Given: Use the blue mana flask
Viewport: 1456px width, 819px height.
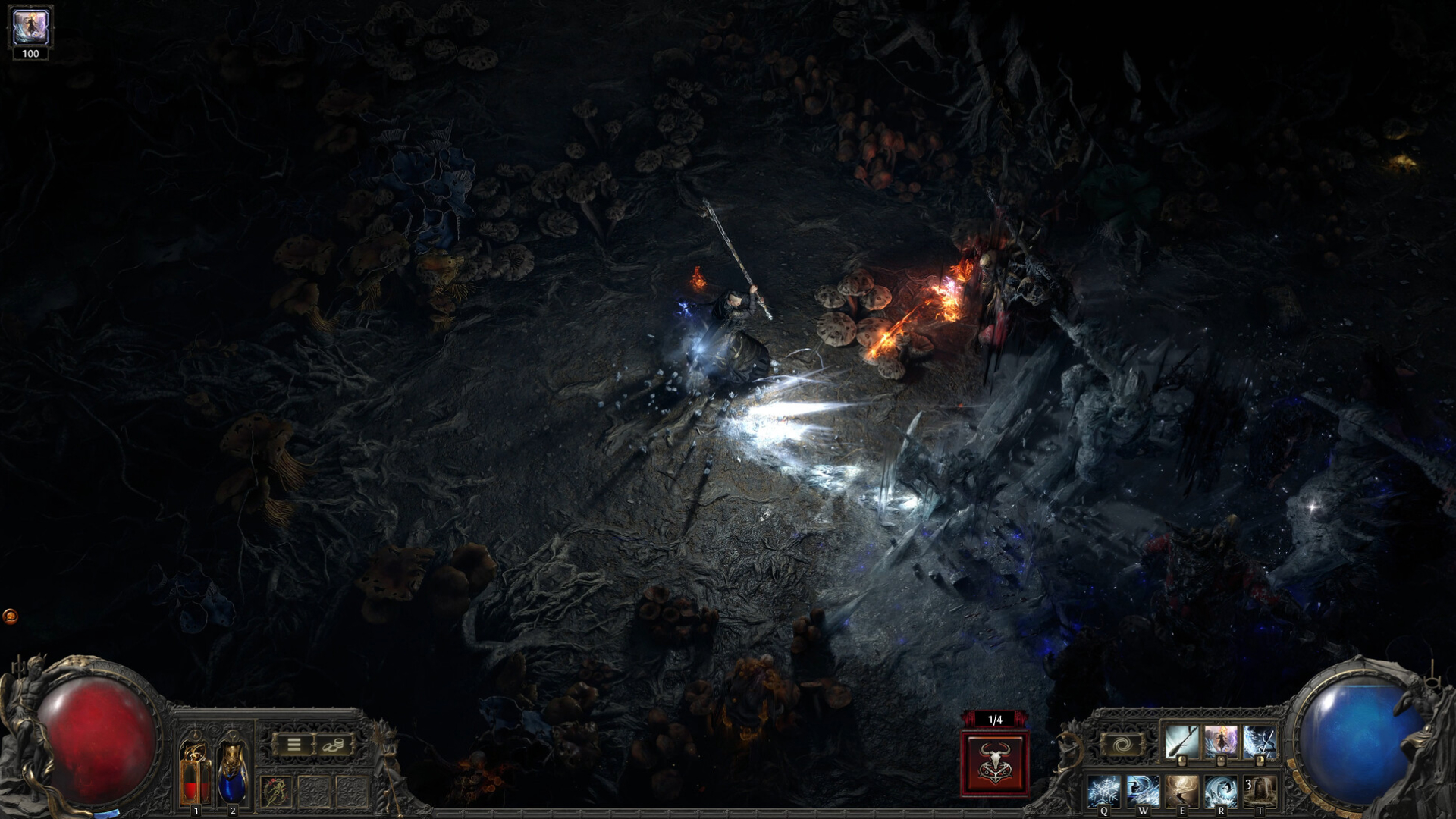Looking at the screenshot, I should coord(232,773).
